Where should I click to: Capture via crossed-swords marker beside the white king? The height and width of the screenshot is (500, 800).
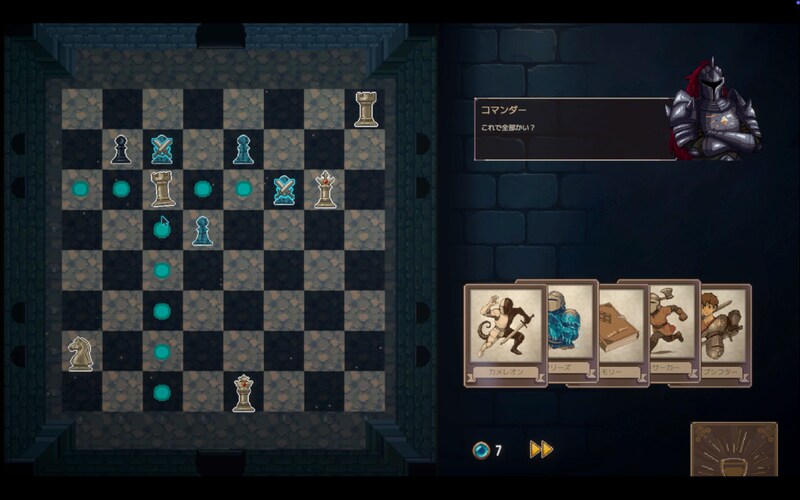(284, 189)
